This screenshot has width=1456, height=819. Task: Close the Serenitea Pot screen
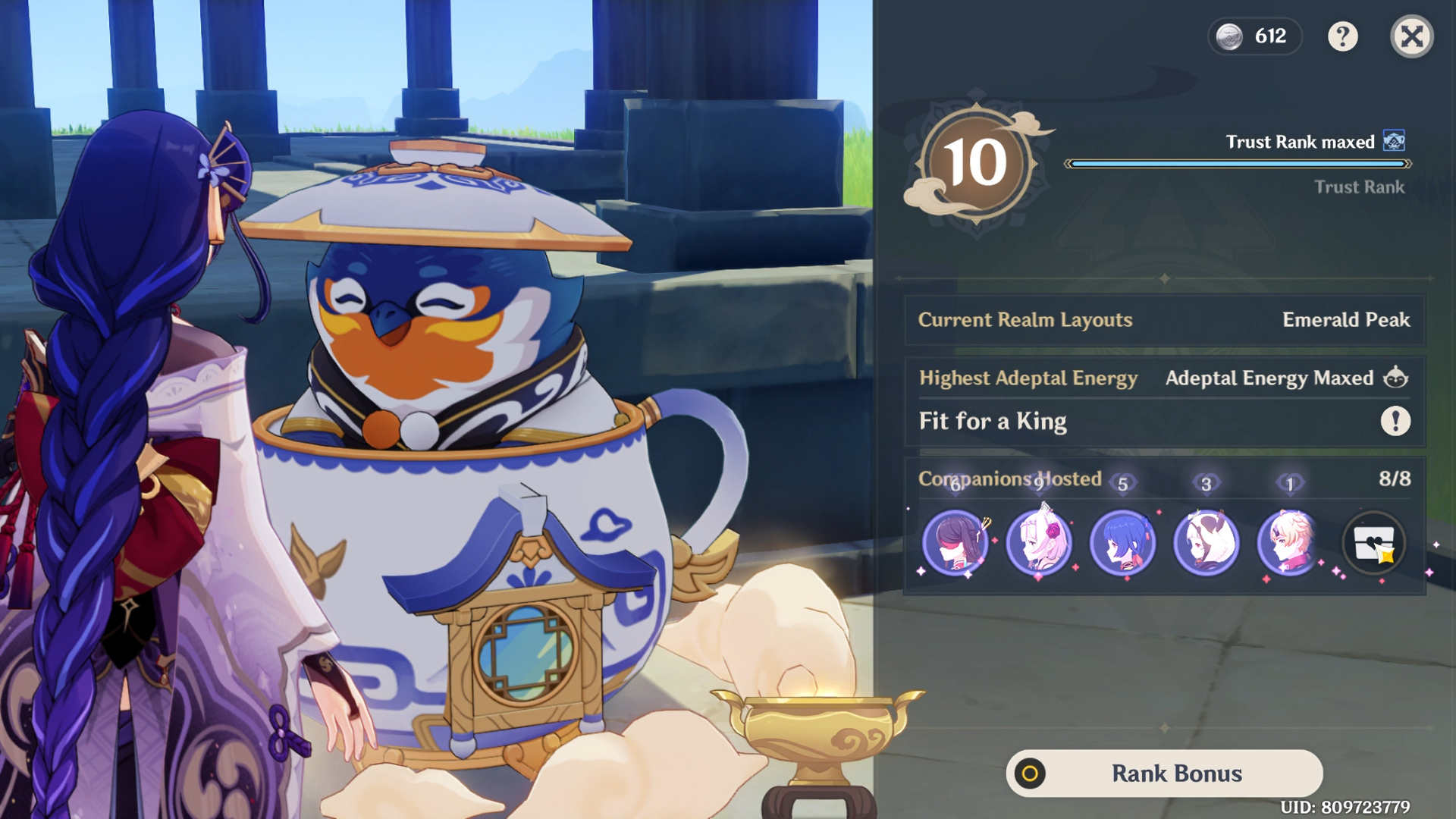(x=1410, y=37)
